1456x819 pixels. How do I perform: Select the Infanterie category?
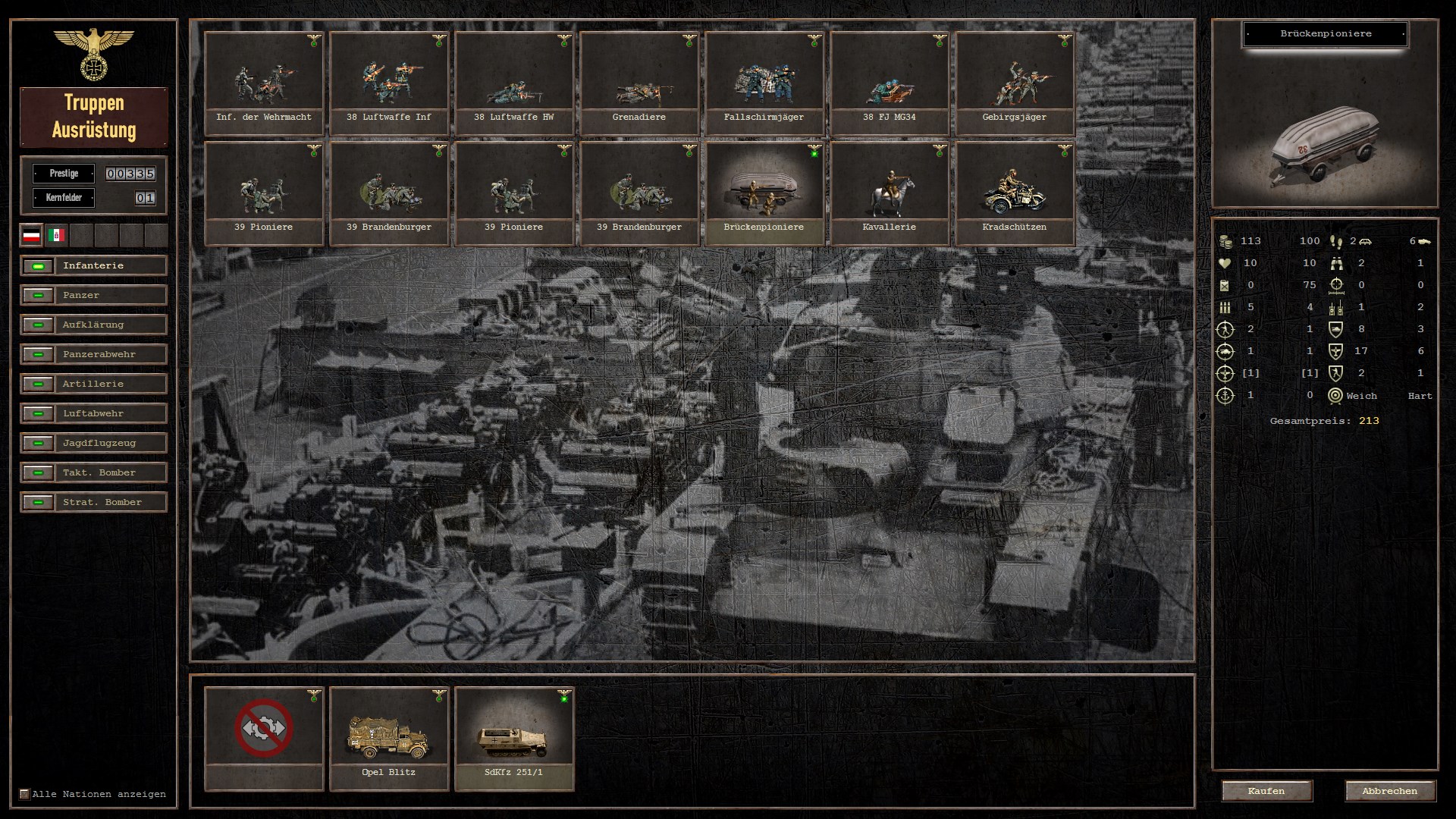point(93,266)
